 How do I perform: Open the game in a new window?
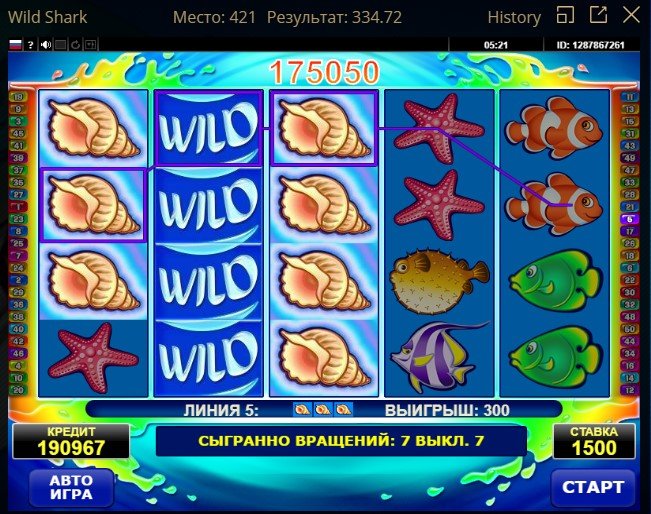598,16
